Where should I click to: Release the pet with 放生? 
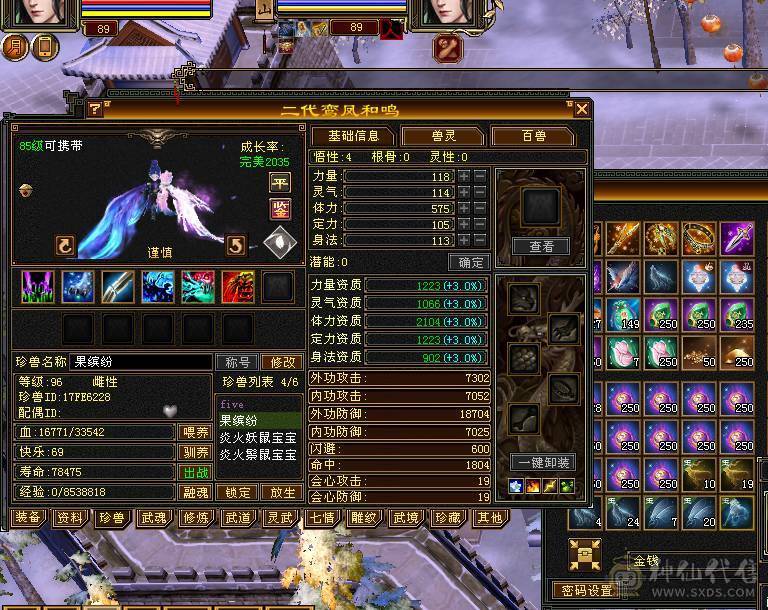tap(281, 492)
